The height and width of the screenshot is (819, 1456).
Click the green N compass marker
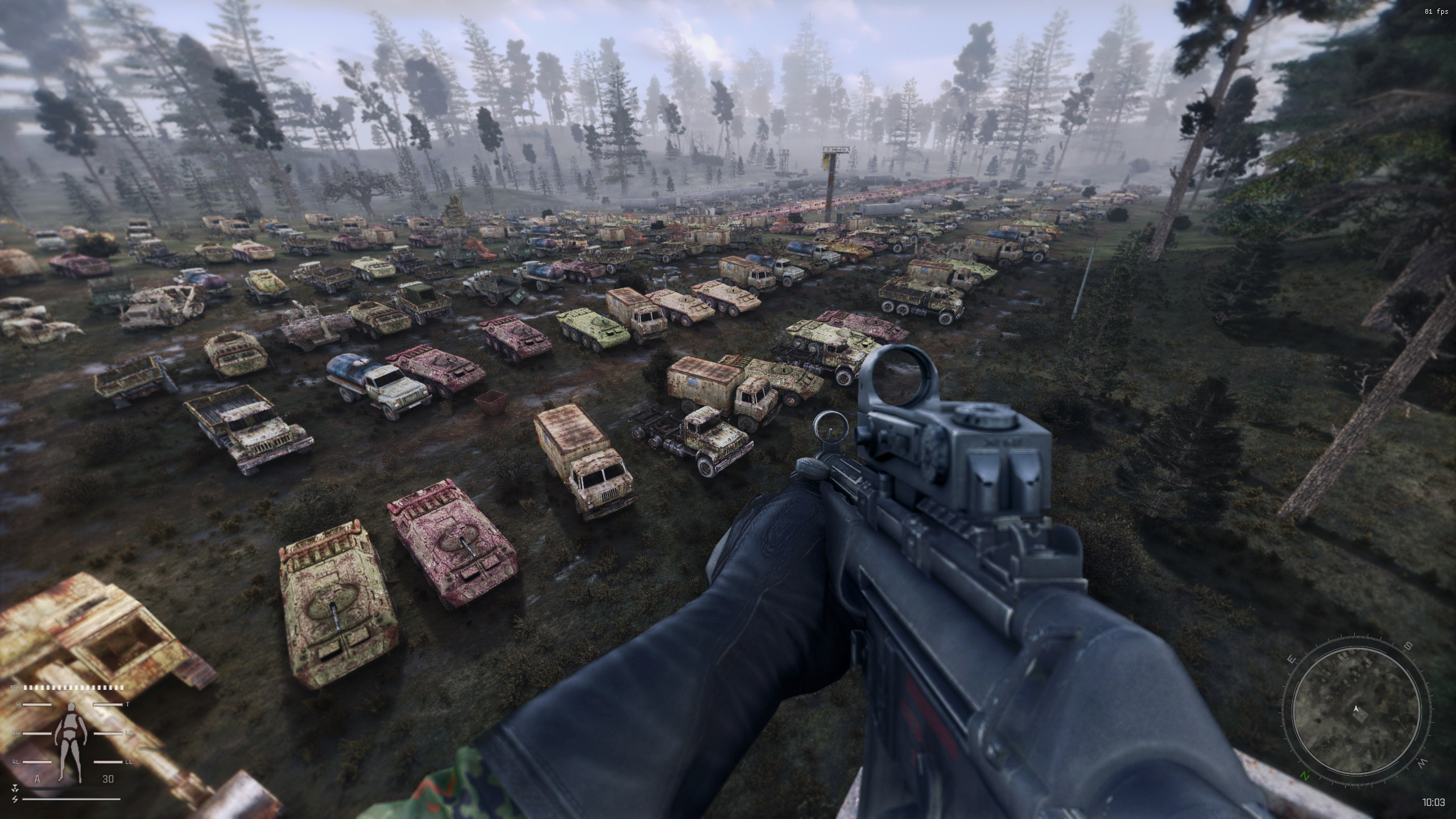[x=1305, y=776]
